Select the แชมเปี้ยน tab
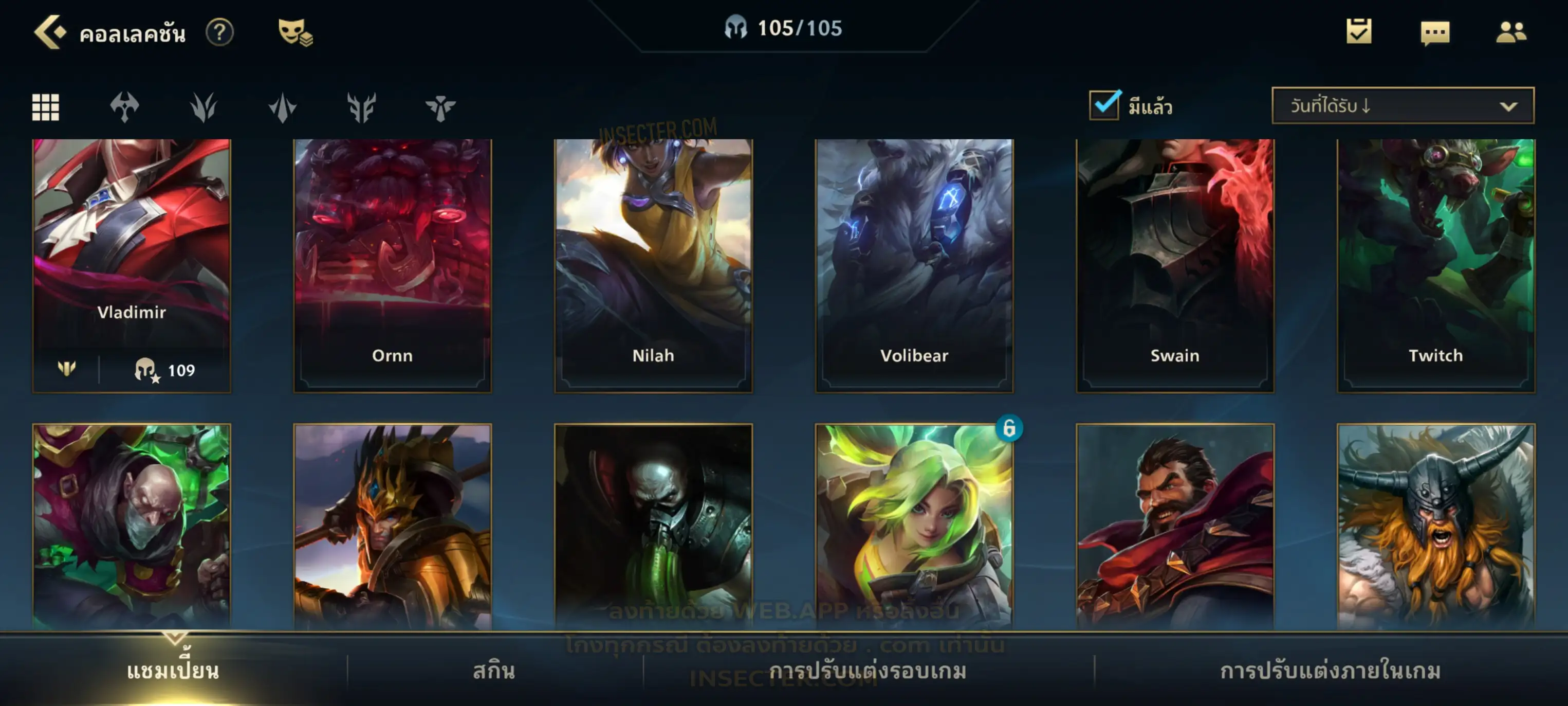Screen dimensions: 1568x706 [x=173, y=671]
